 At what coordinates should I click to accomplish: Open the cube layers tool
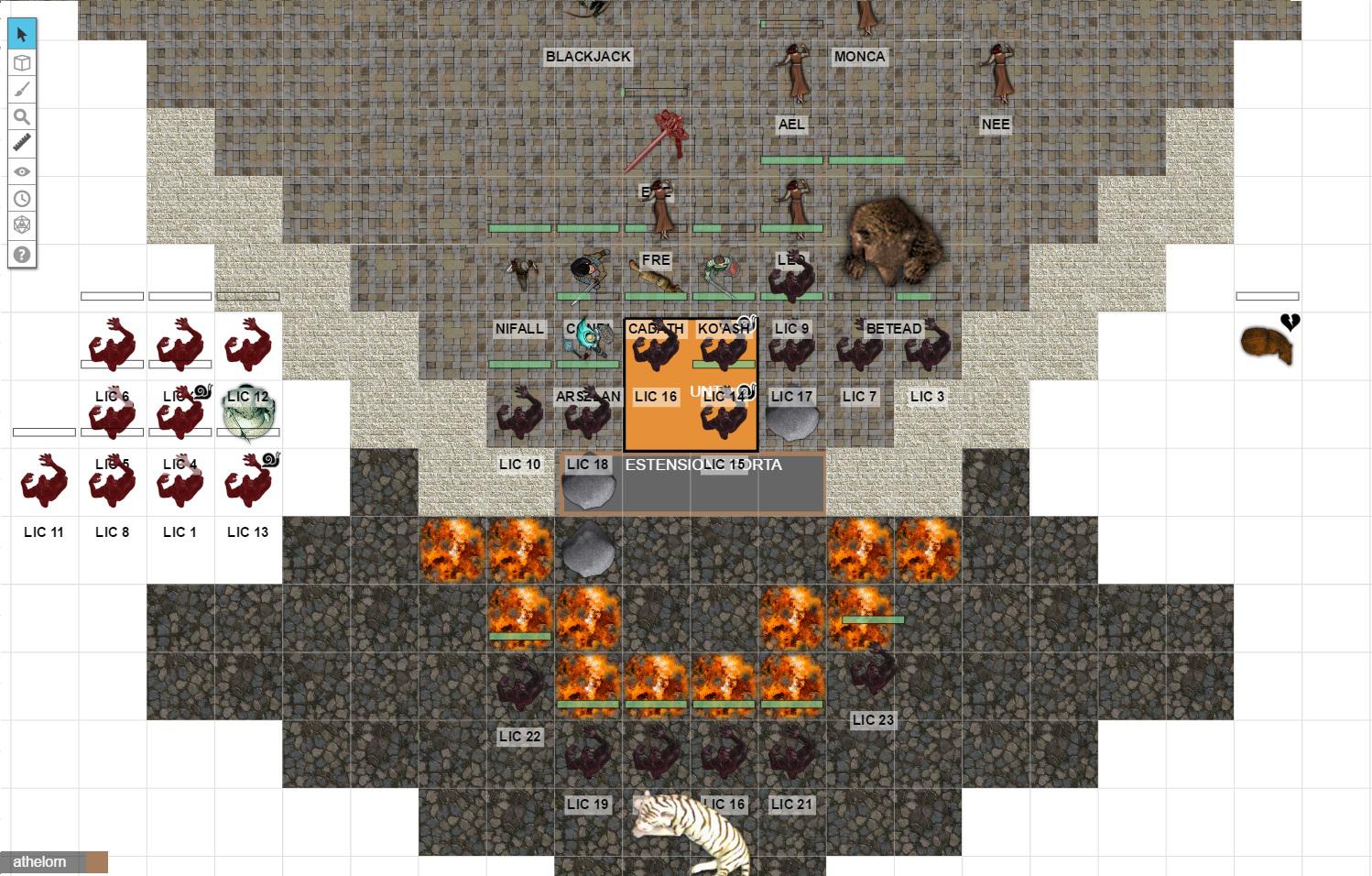[x=22, y=62]
